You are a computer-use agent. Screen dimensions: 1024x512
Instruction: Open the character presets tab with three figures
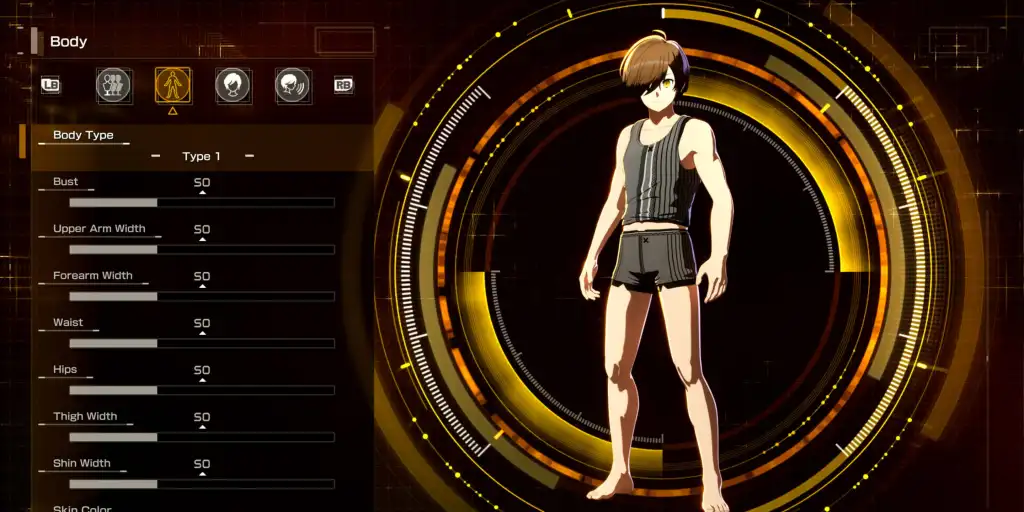point(113,86)
